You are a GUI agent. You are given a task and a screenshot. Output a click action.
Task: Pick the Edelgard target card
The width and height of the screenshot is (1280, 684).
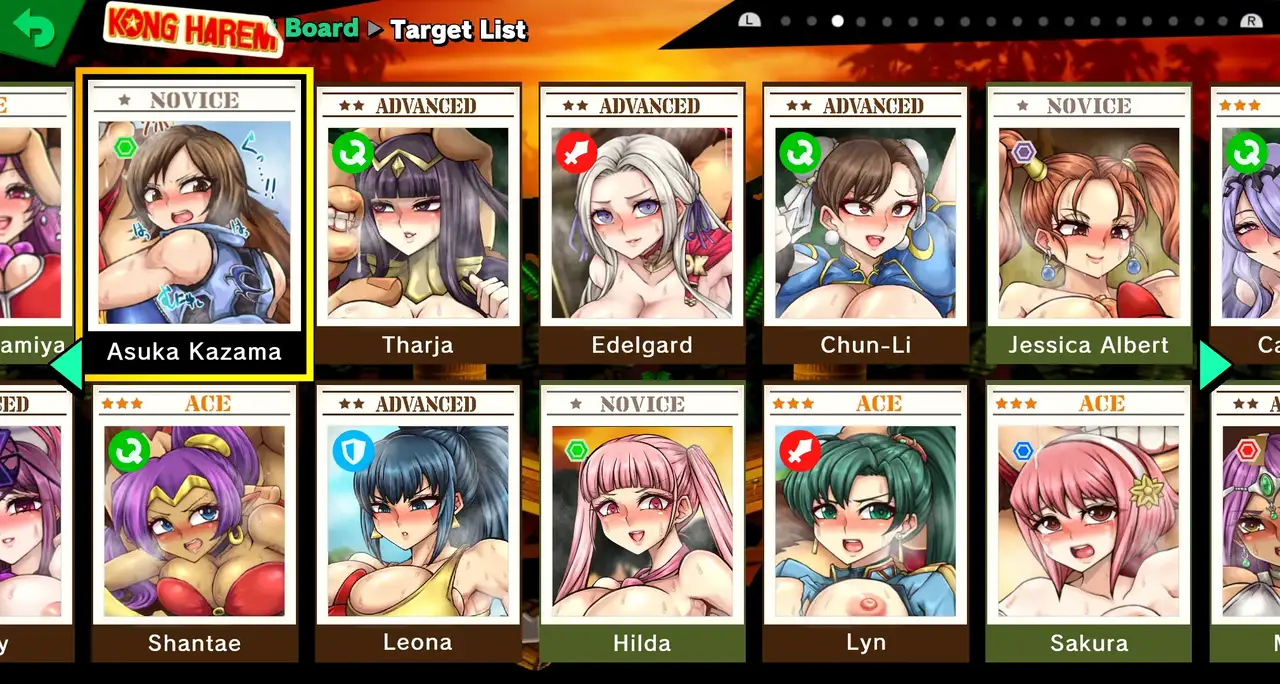pos(641,225)
